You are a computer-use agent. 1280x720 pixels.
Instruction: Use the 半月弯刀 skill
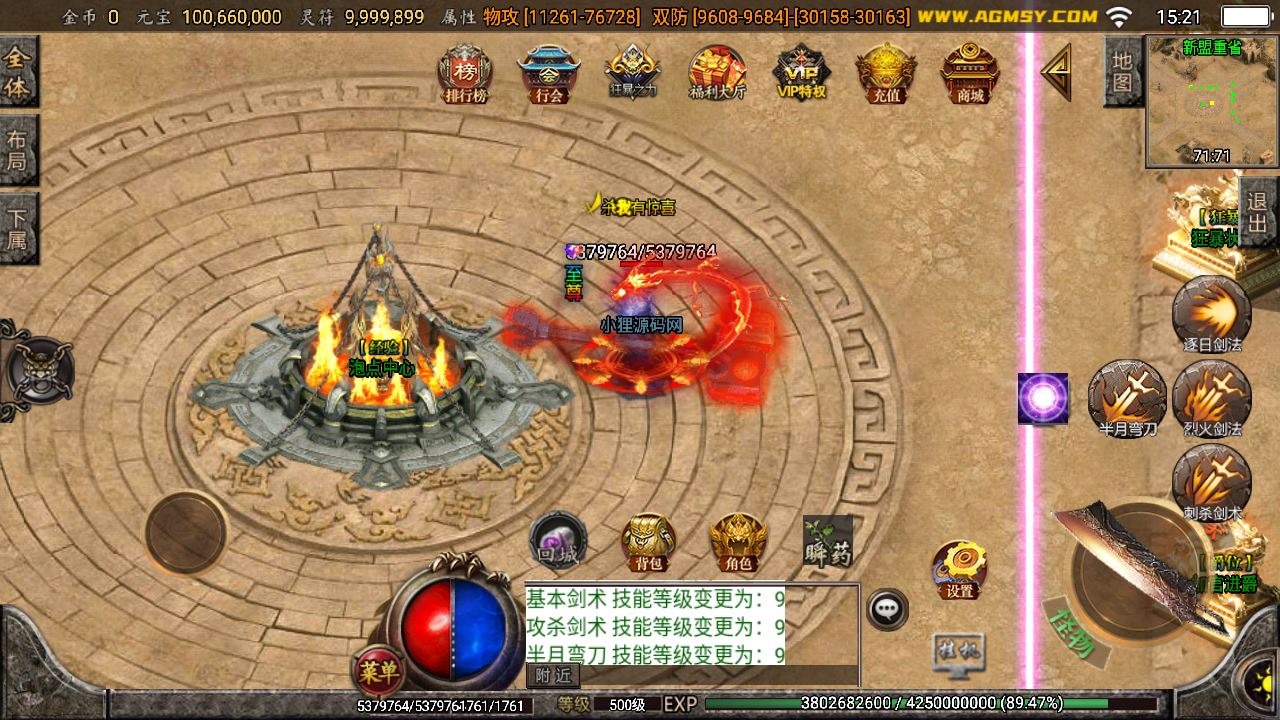click(x=1127, y=397)
